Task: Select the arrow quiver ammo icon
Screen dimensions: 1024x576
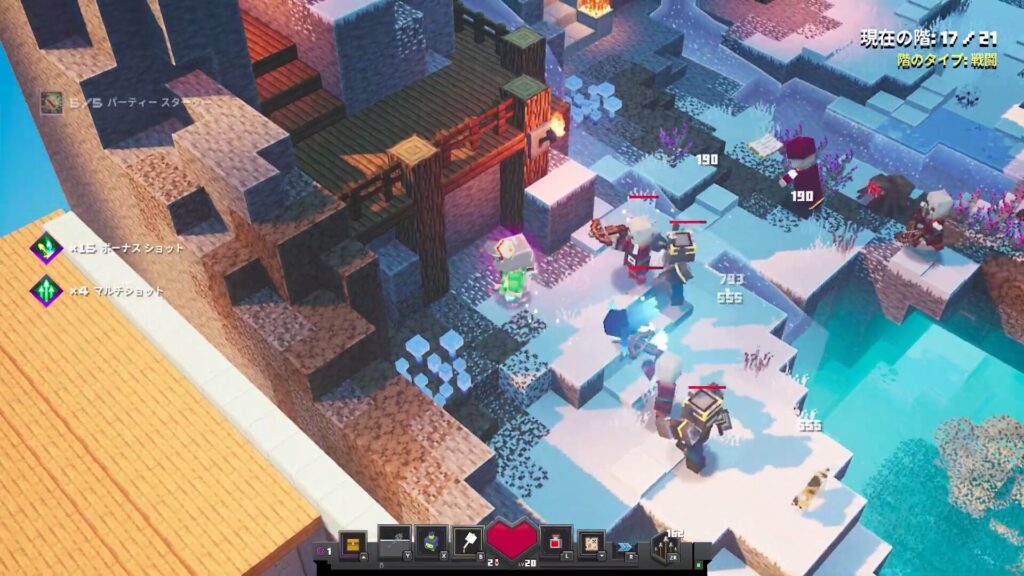Action: click(x=665, y=546)
